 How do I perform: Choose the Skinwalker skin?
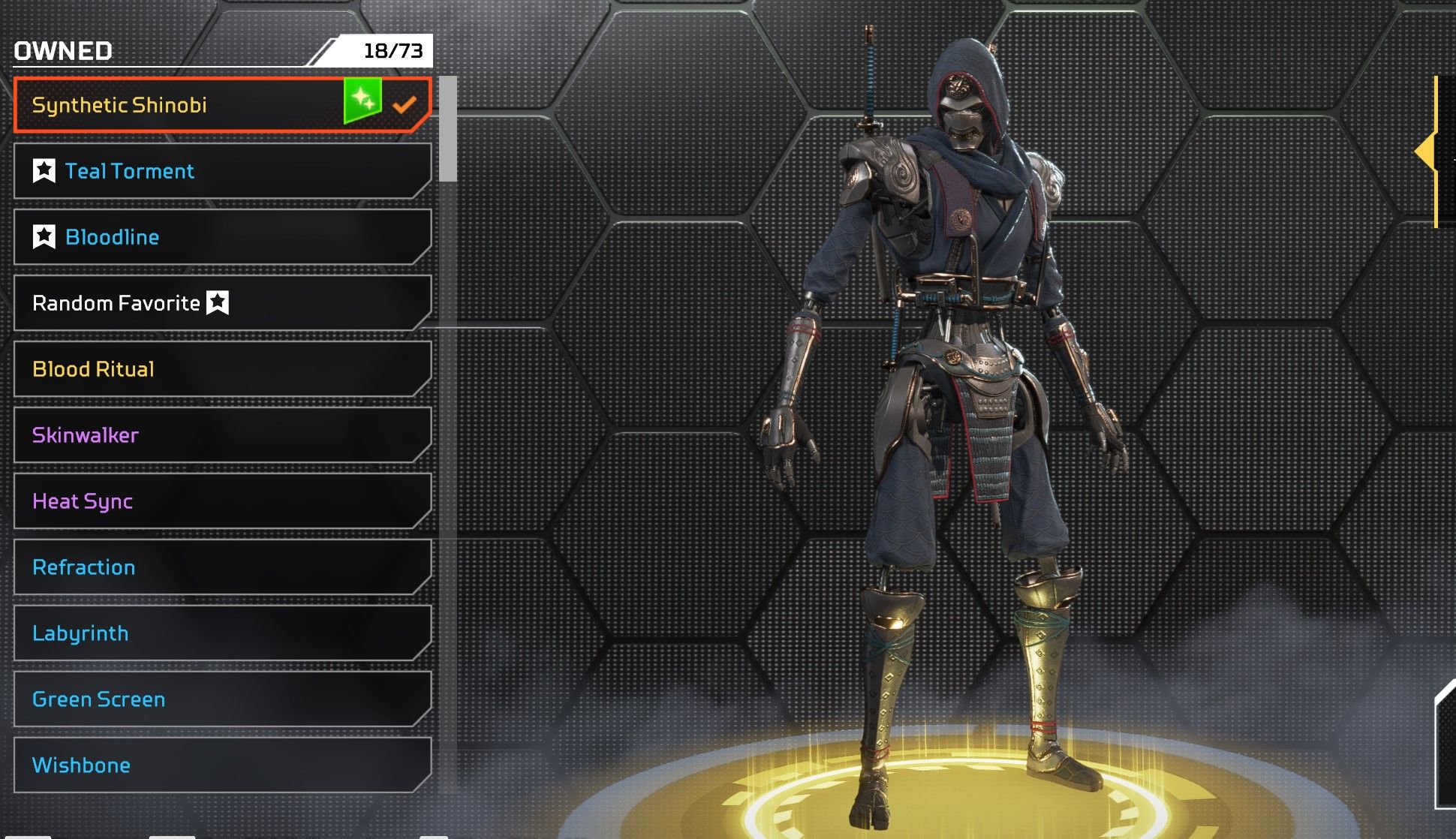pyautogui.click(x=222, y=435)
